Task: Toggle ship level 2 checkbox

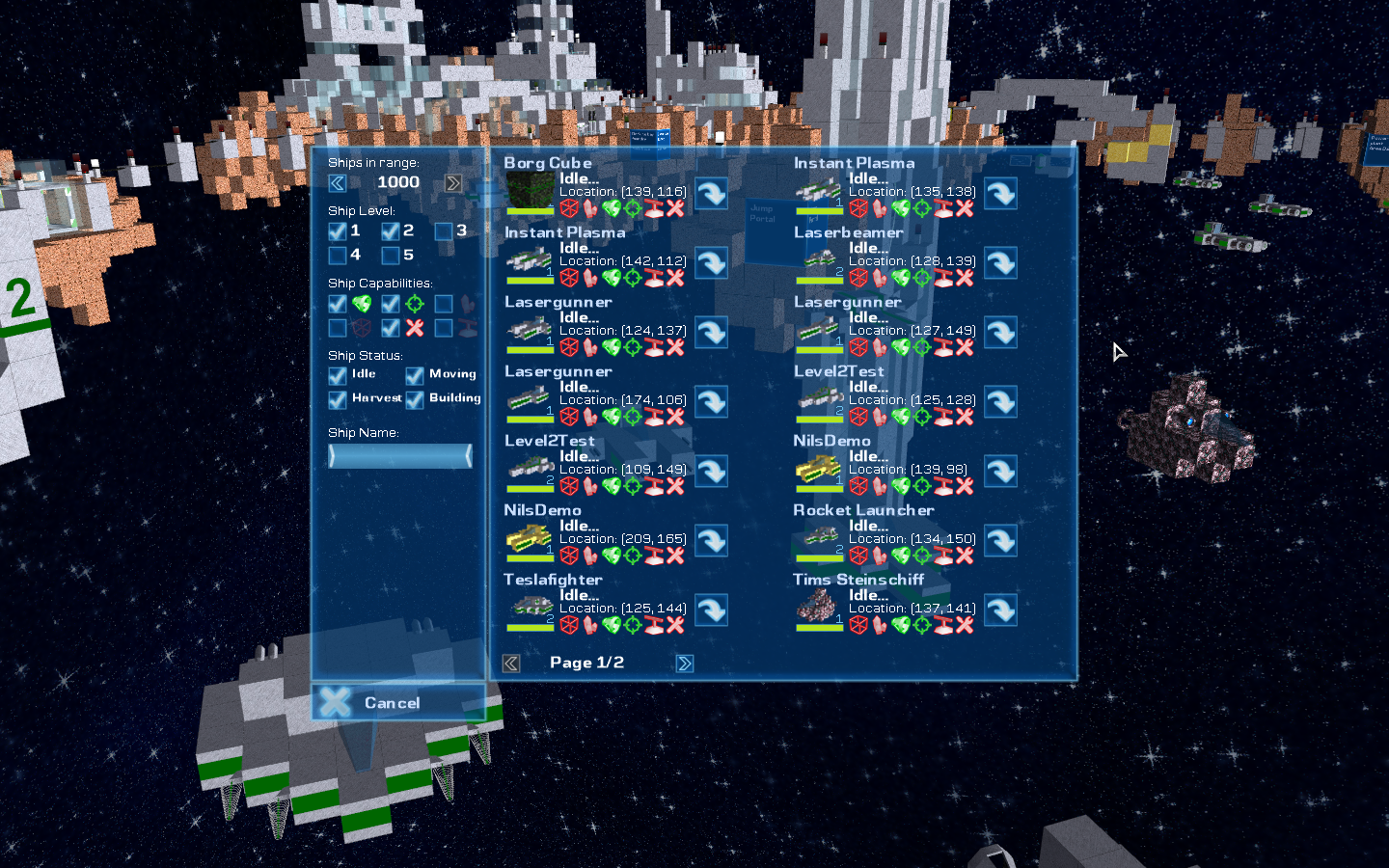Action: (391, 231)
